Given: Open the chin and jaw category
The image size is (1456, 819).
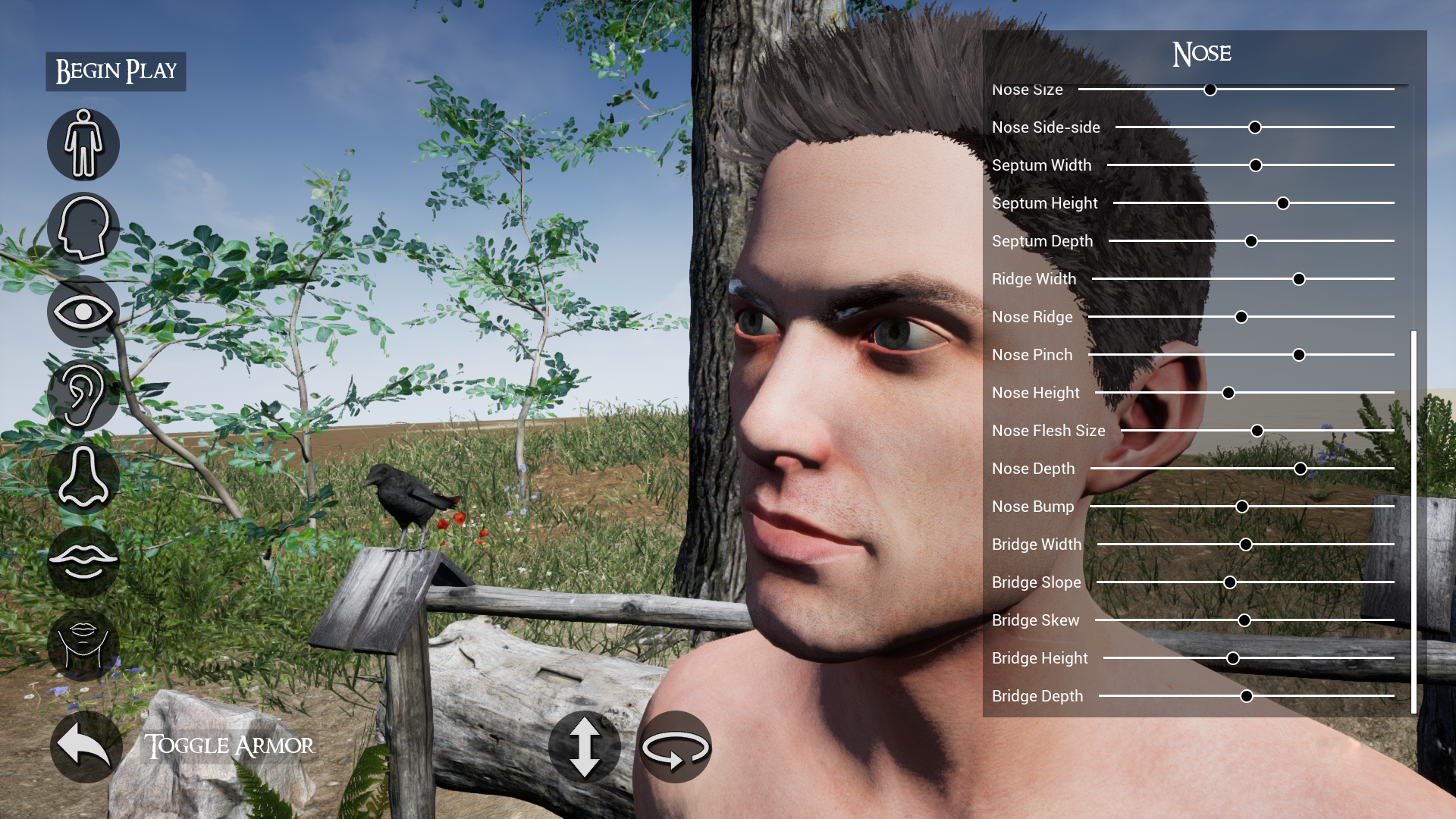Looking at the screenshot, I should tap(83, 645).
